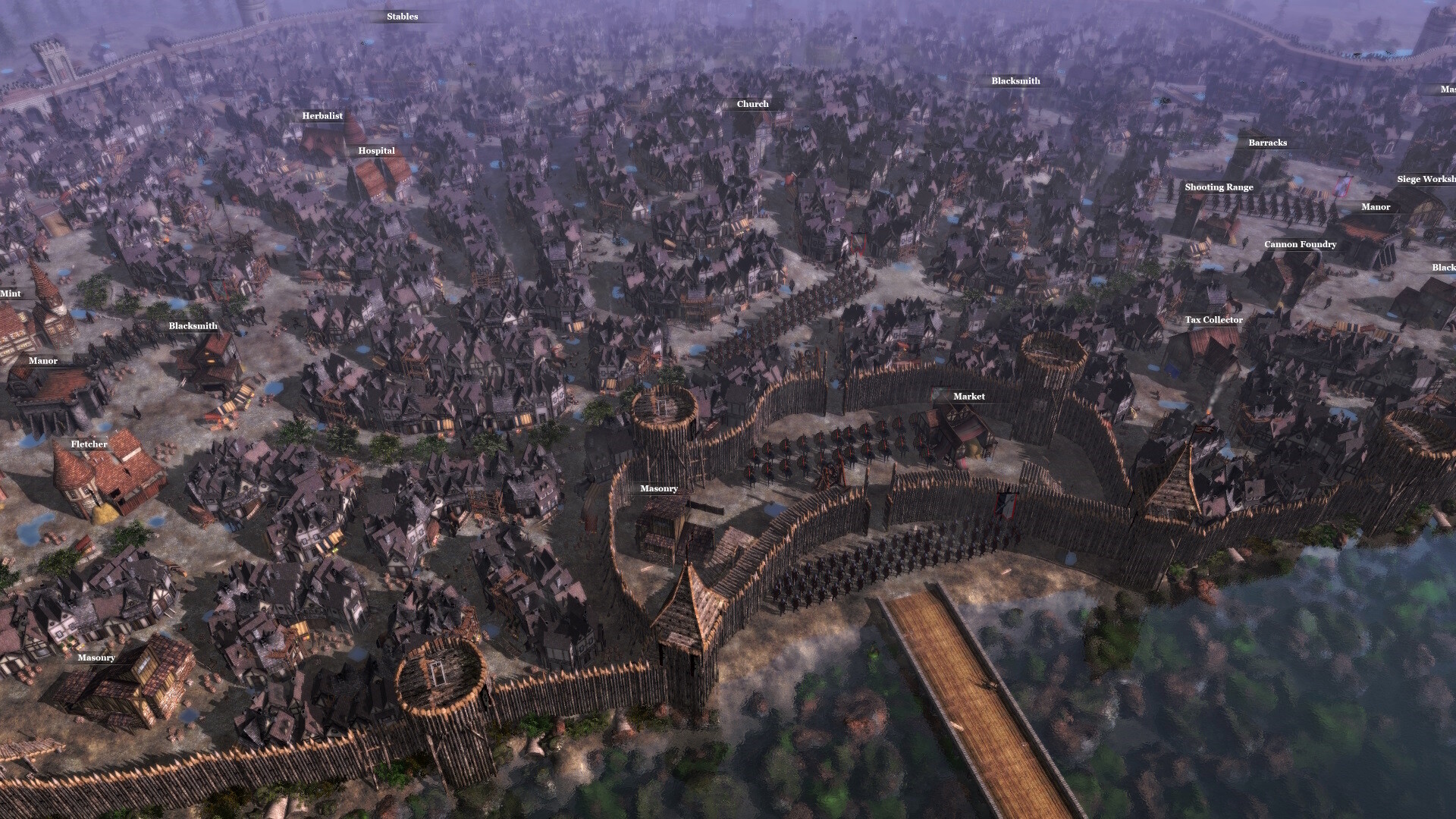Expand the left-side Manor label
Viewport: 1456px width, 819px height.
43,361
